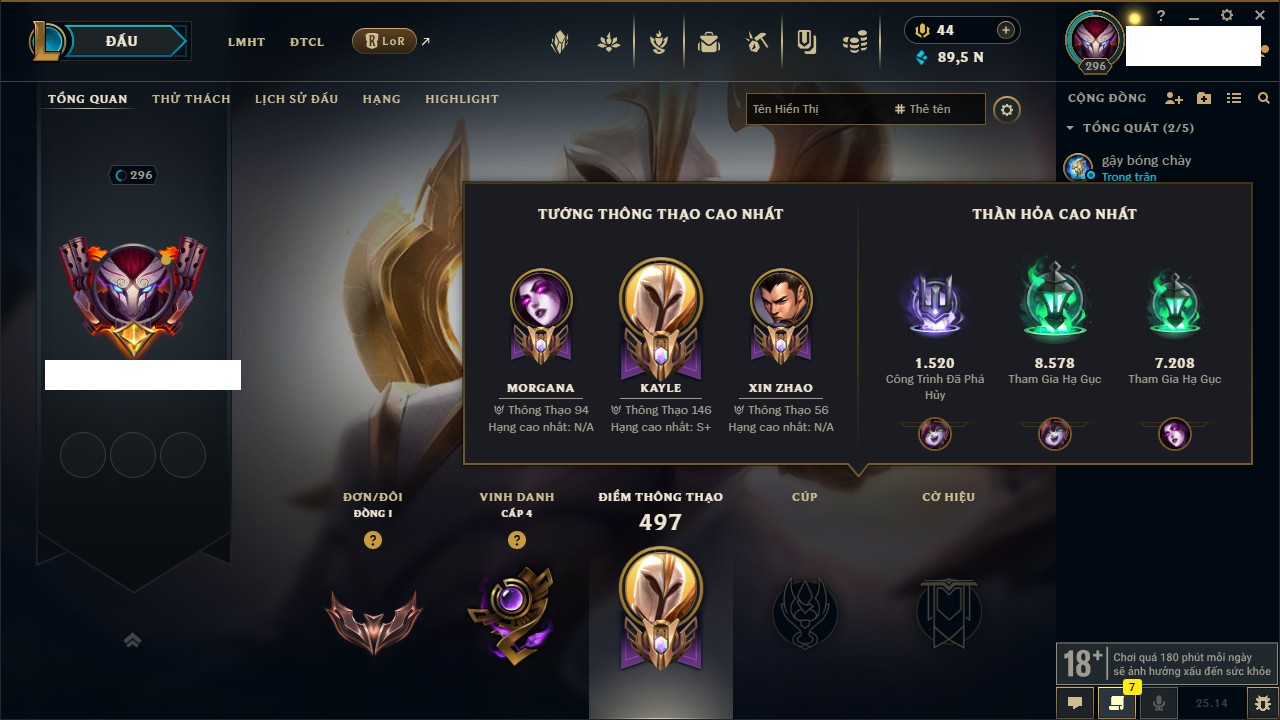The image size is (1280, 720).
Task: Open the gear settings beside the name search
Action: tap(1007, 109)
